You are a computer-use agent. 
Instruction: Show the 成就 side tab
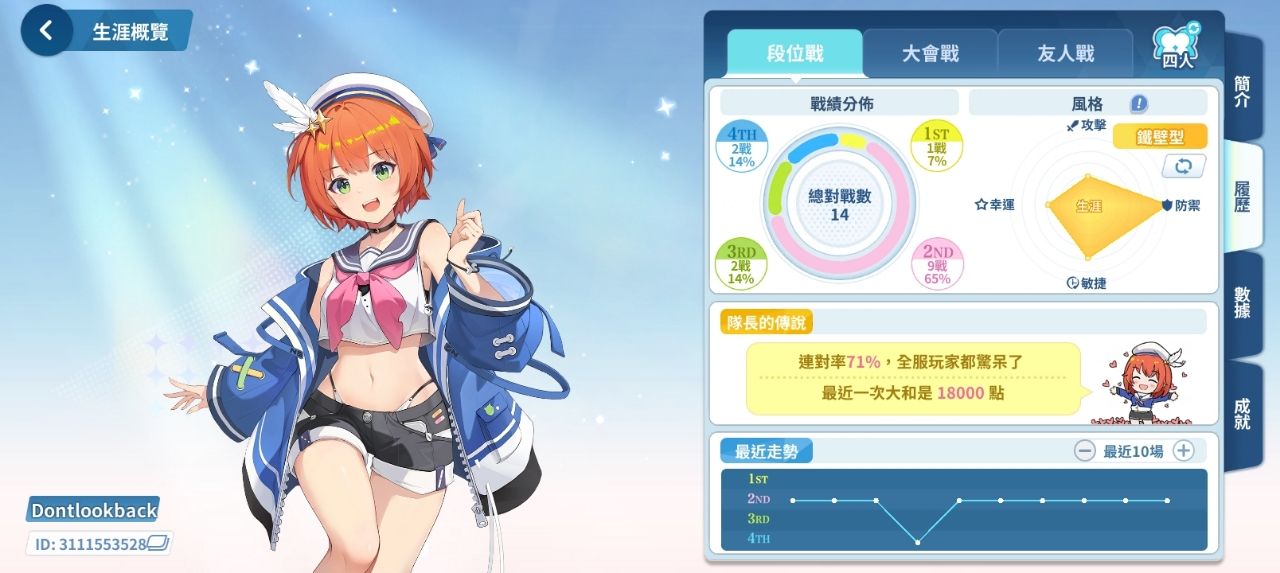pyautogui.click(x=1242, y=414)
